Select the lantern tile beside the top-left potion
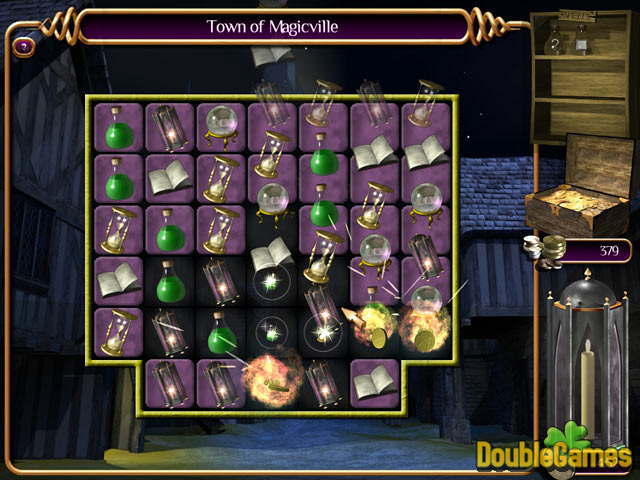 pos(170,127)
